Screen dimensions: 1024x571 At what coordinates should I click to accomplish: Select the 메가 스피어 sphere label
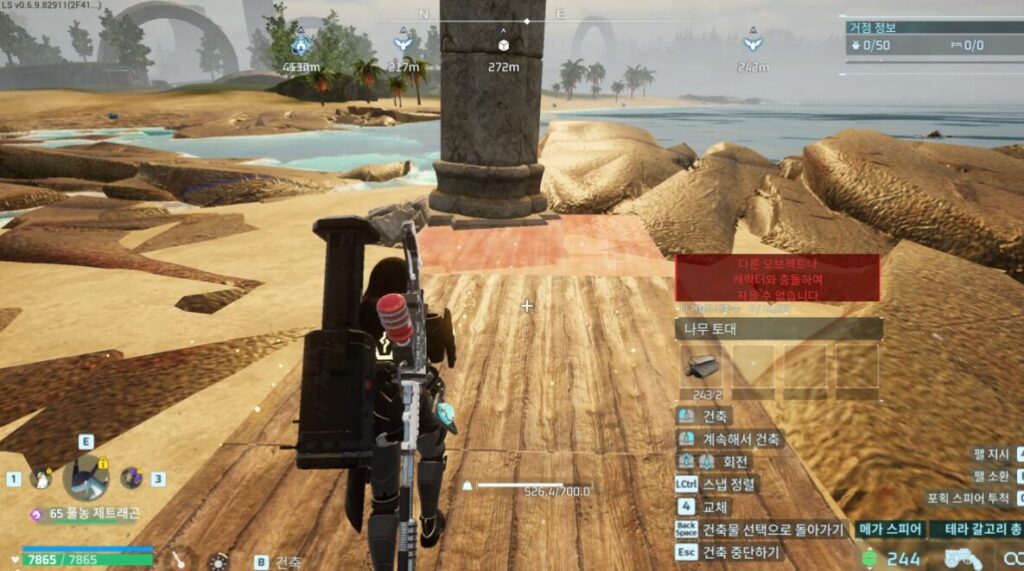click(x=888, y=529)
